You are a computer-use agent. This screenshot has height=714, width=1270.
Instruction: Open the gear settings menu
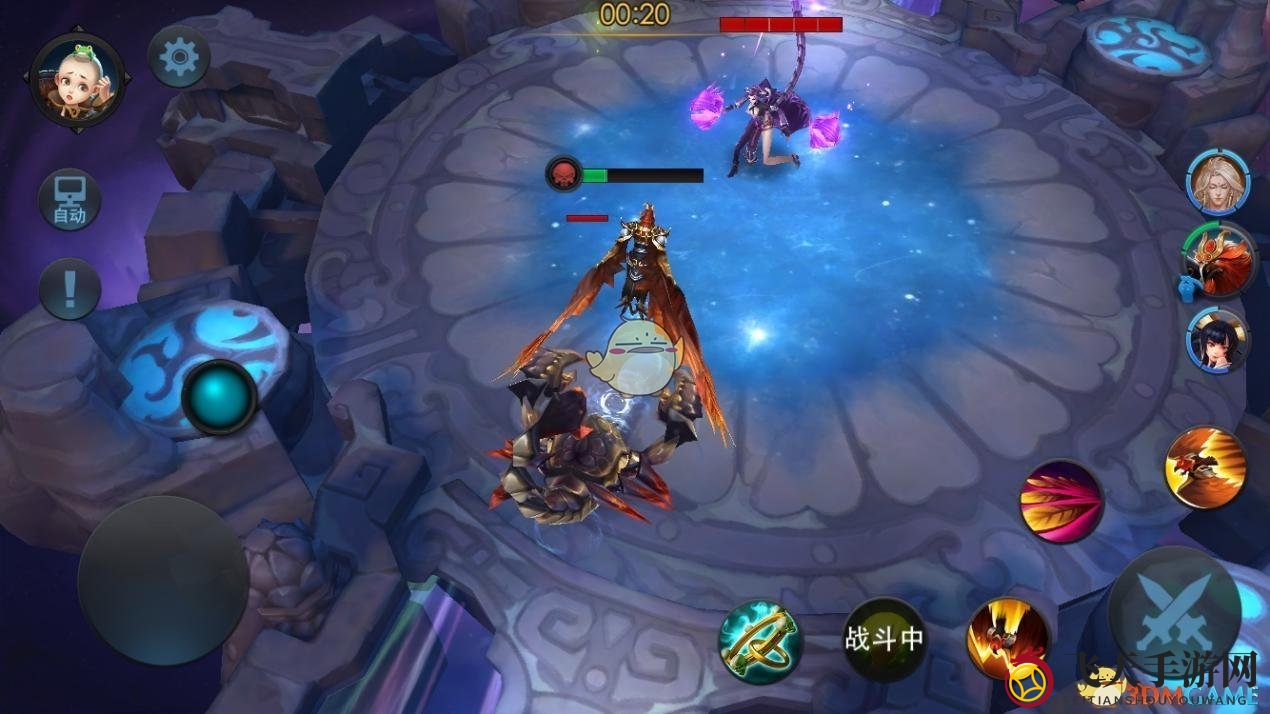click(179, 57)
